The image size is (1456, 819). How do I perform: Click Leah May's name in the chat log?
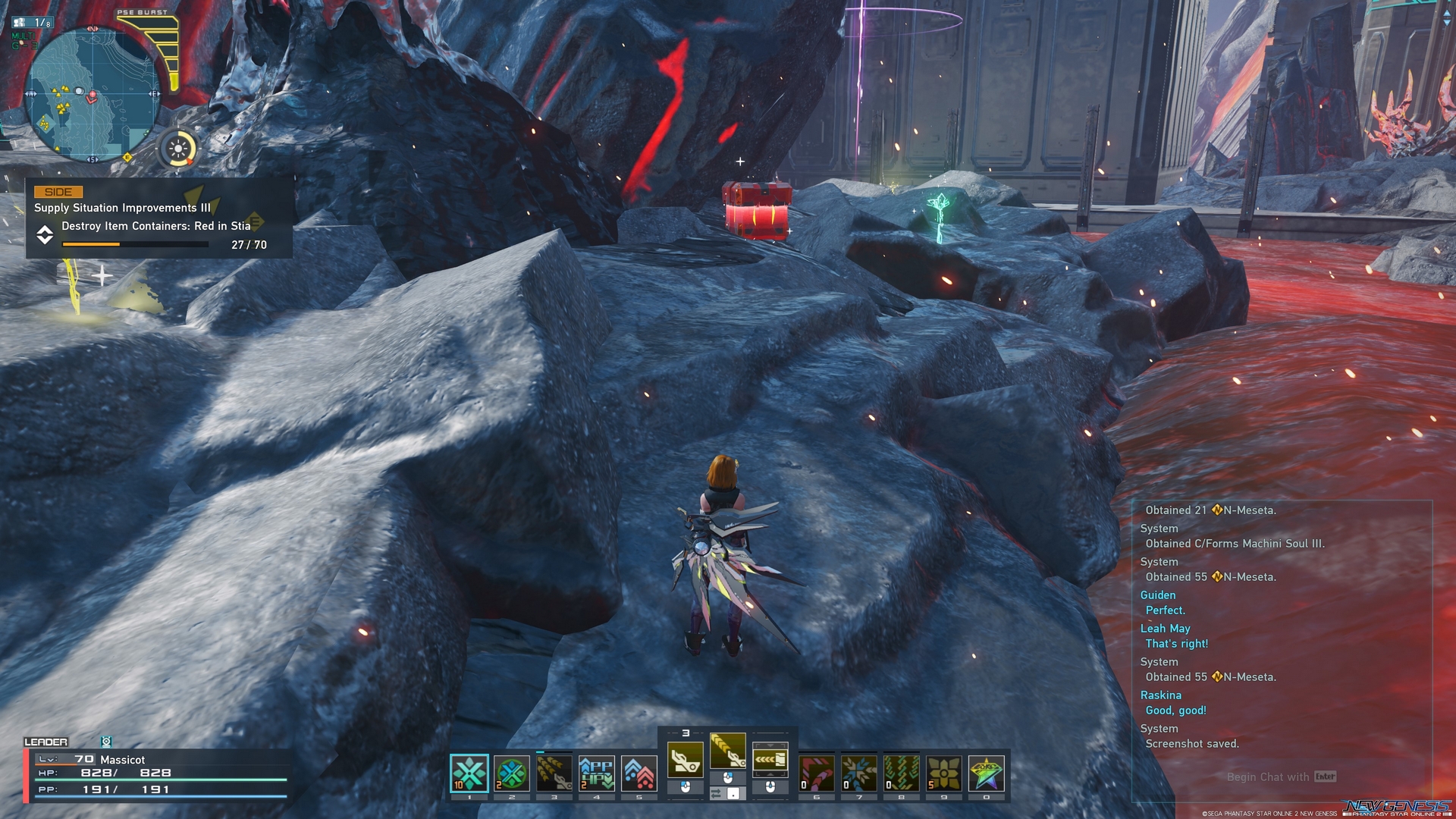(x=1166, y=629)
